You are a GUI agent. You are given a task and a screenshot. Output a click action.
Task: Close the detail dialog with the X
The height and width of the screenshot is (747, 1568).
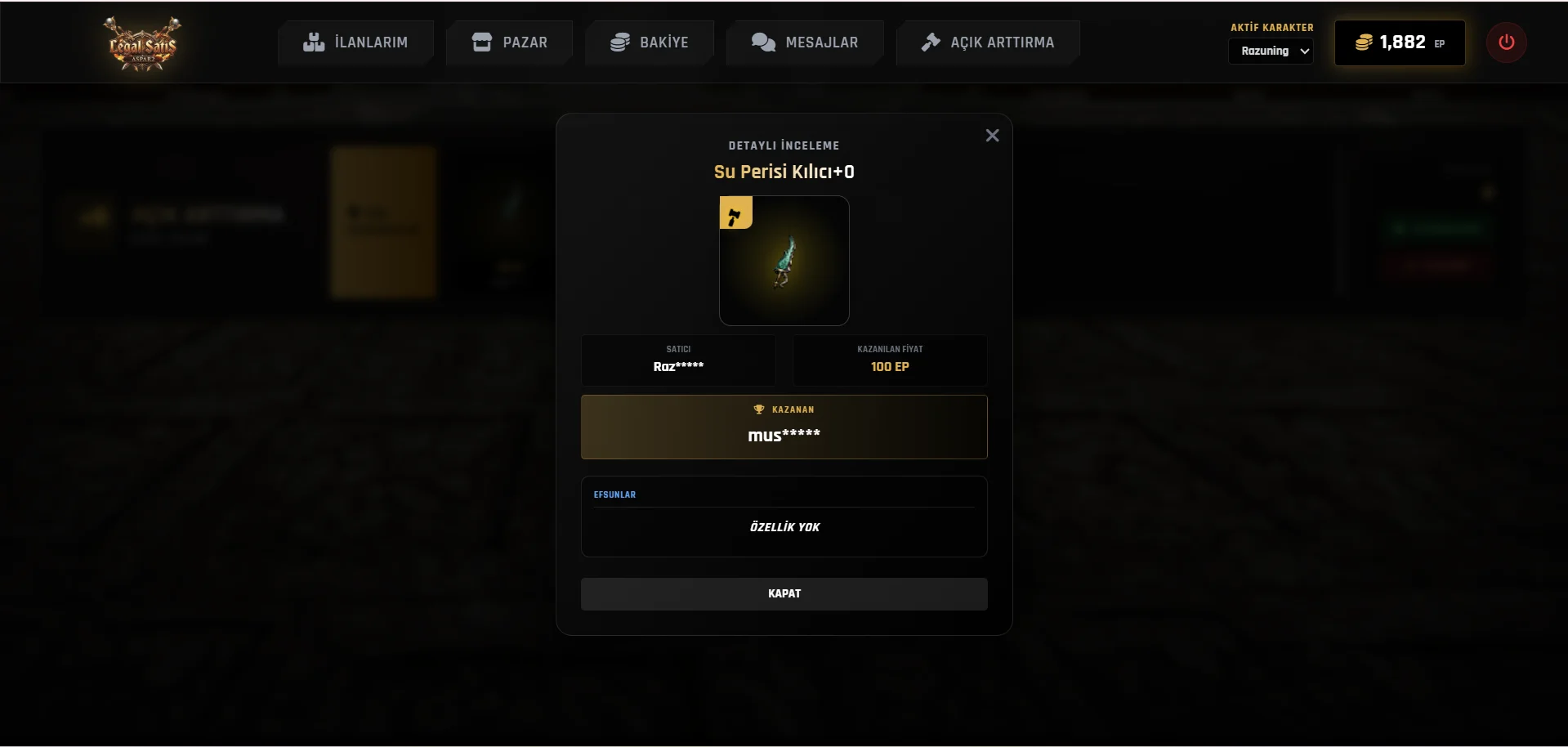click(x=992, y=136)
